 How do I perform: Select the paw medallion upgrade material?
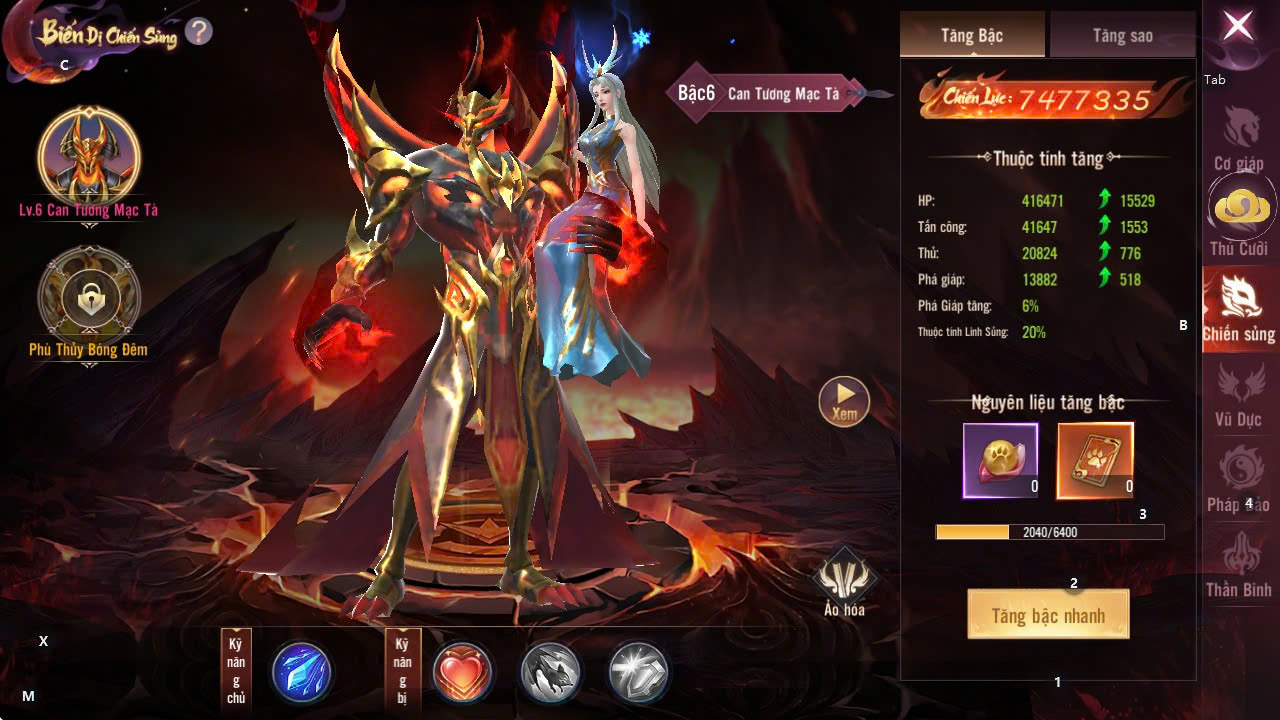point(1000,460)
